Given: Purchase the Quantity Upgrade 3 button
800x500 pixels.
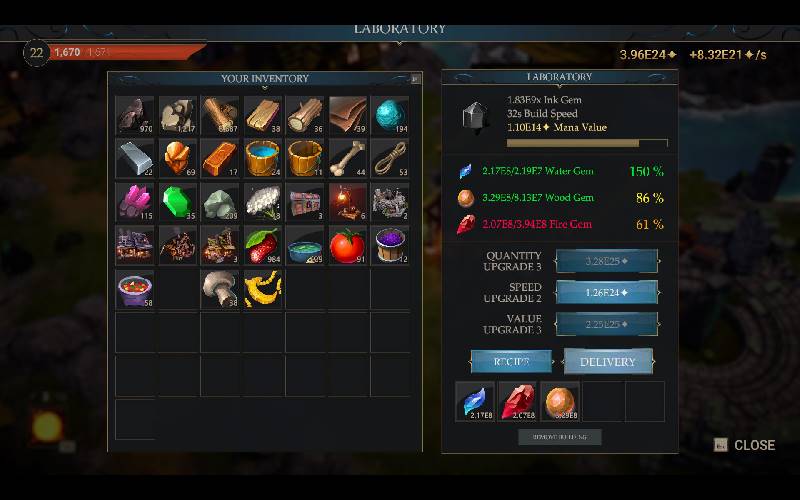Looking at the screenshot, I should pyautogui.click(x=608, y=262).
